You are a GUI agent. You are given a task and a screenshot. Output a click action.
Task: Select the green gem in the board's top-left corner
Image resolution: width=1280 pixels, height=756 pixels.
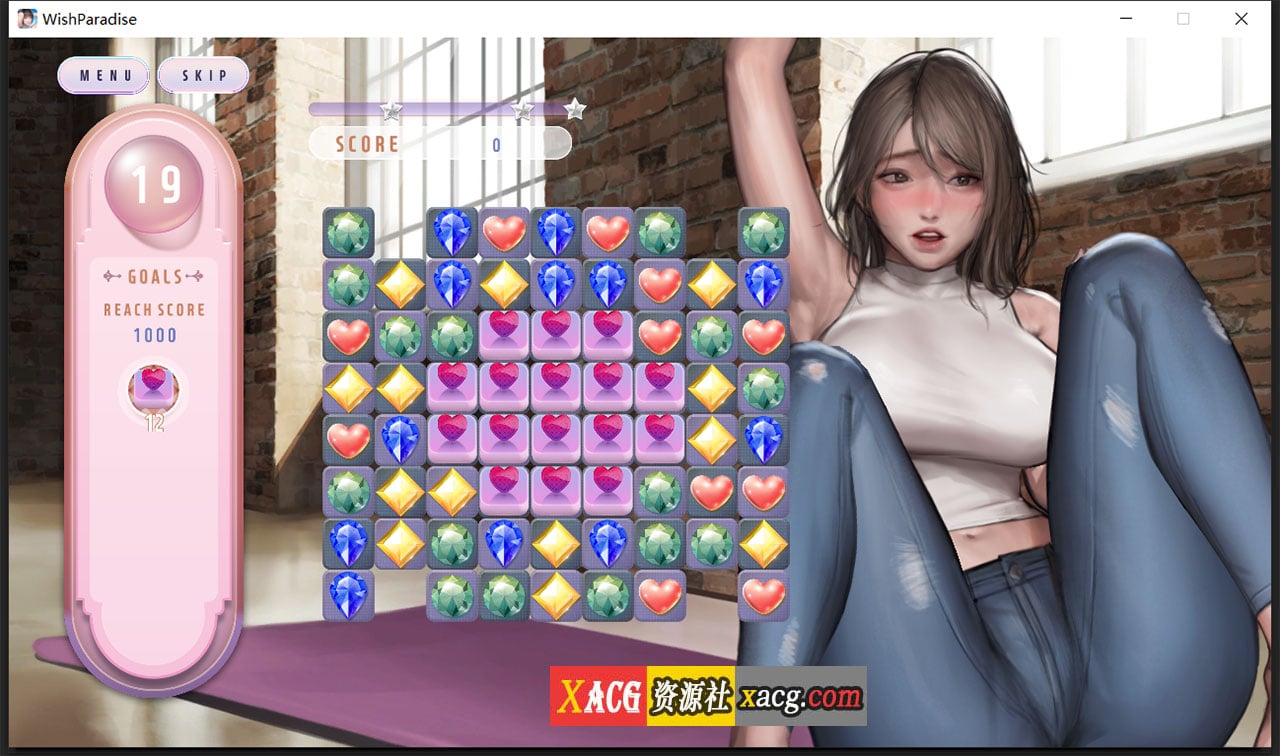point(347,232)
